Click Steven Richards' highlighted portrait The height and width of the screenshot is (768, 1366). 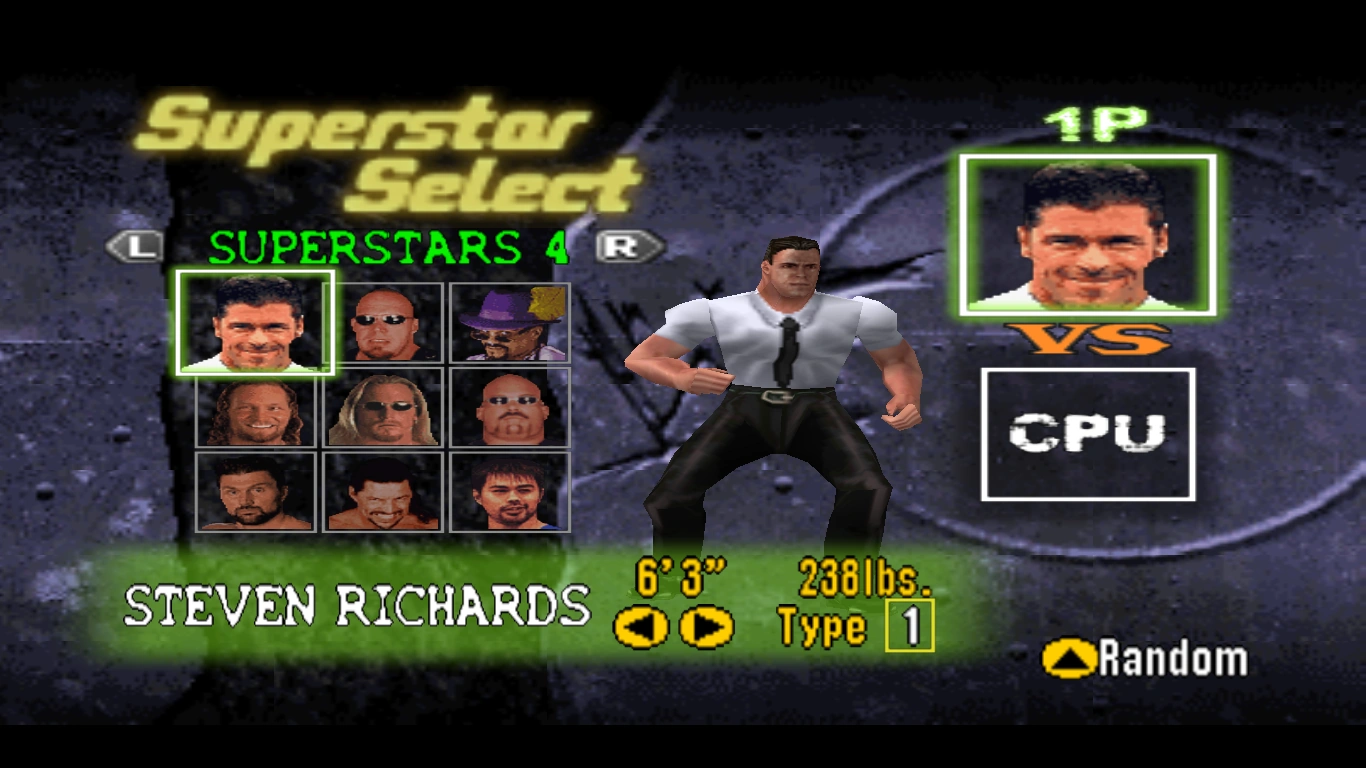tap(254, 322)
